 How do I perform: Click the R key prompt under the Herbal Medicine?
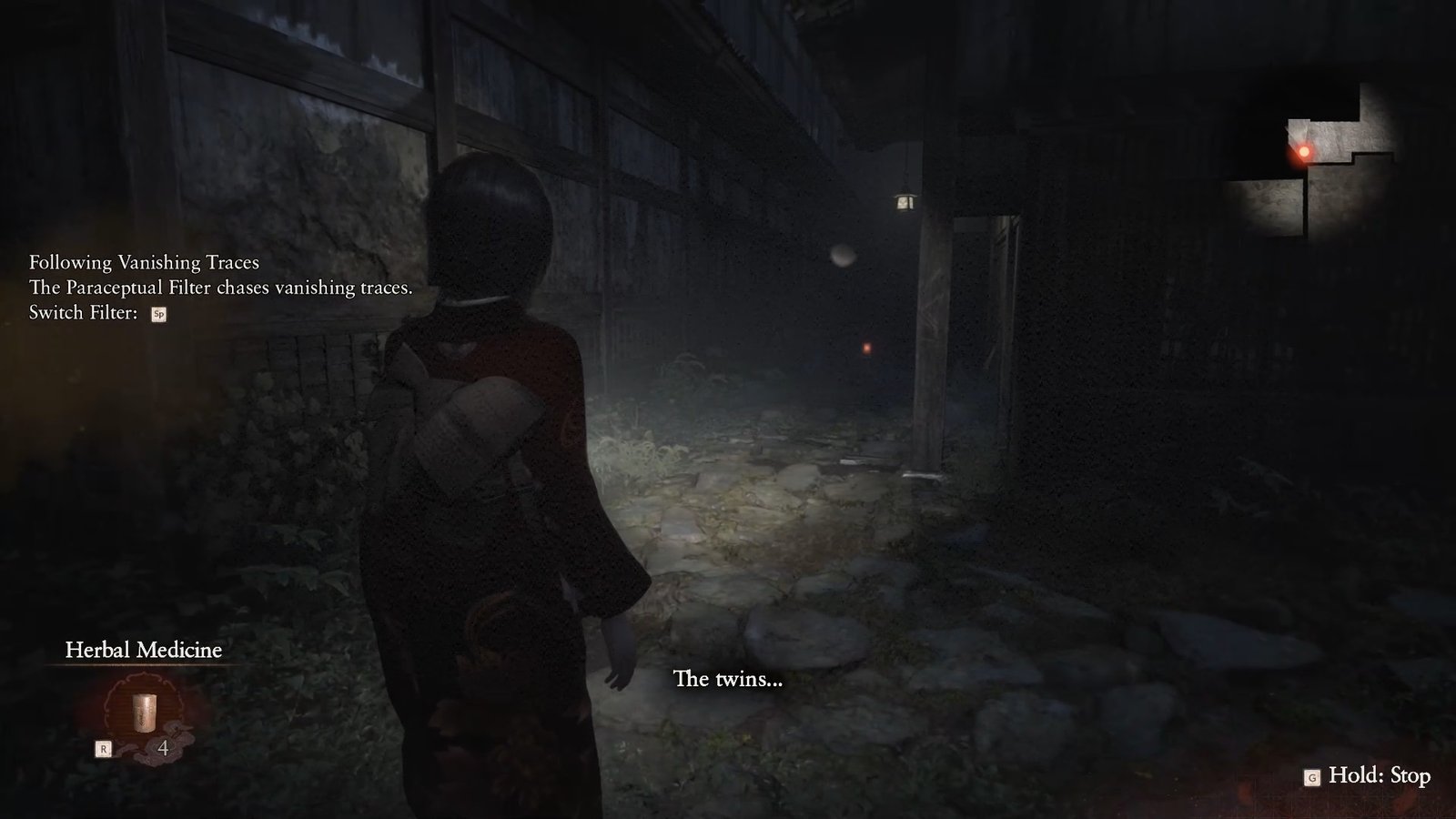(x=103, y=747)
